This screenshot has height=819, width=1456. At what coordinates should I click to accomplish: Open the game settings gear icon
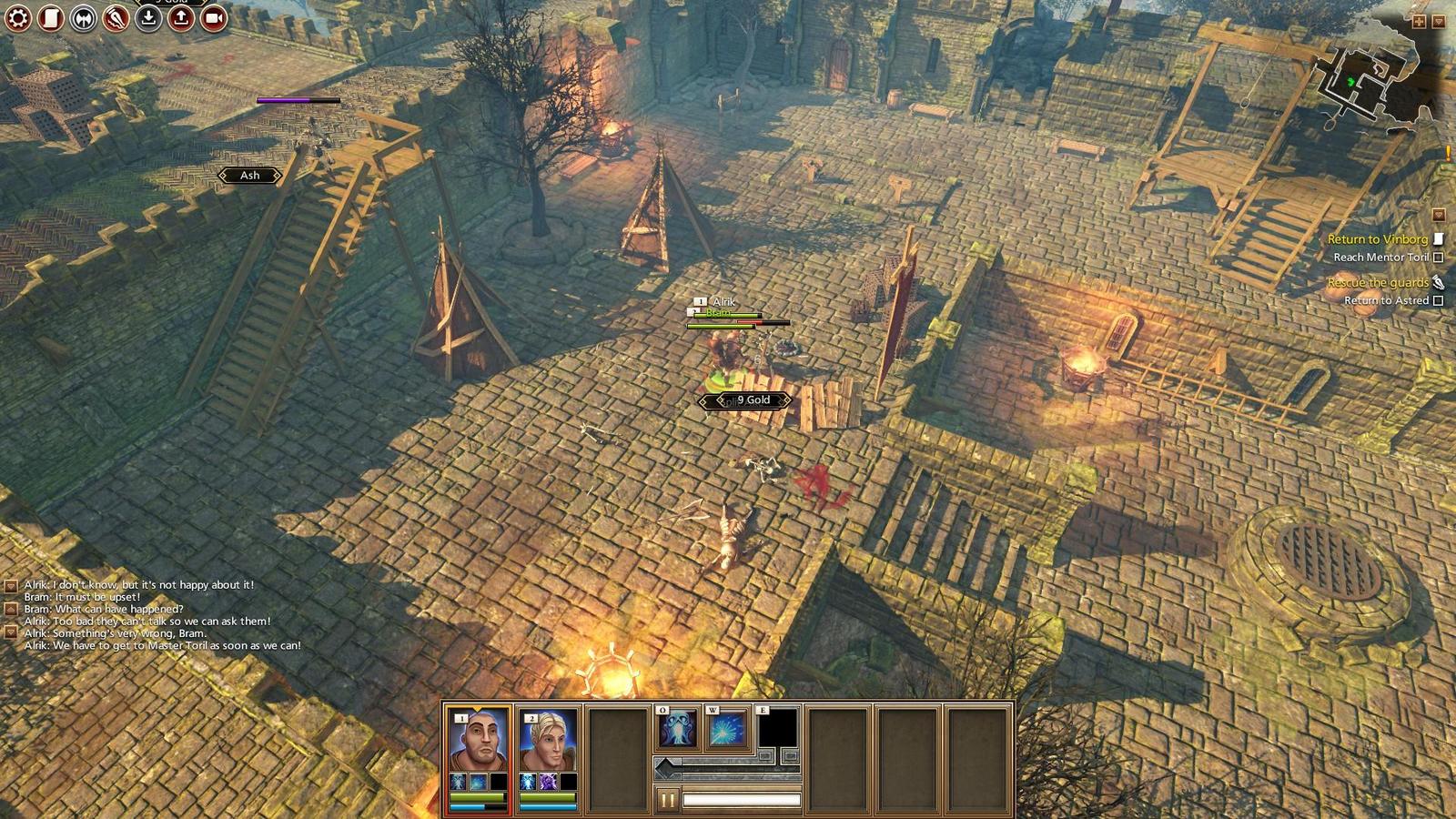[16, 17]
